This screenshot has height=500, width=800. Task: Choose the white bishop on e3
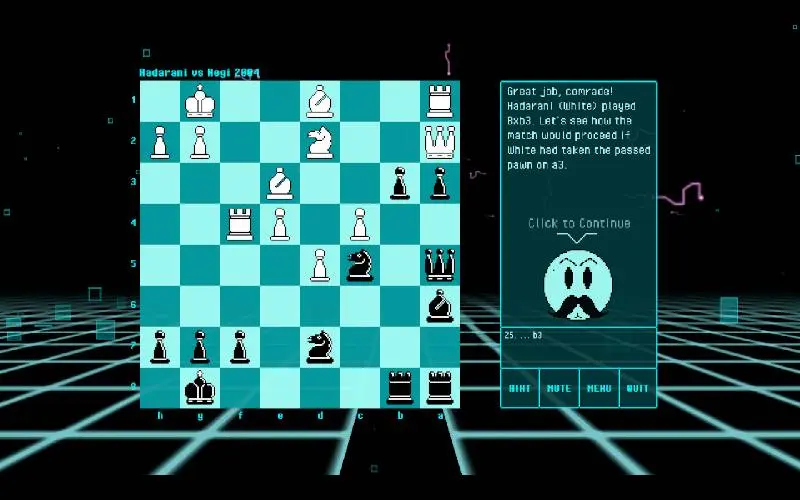click(280, 183)
